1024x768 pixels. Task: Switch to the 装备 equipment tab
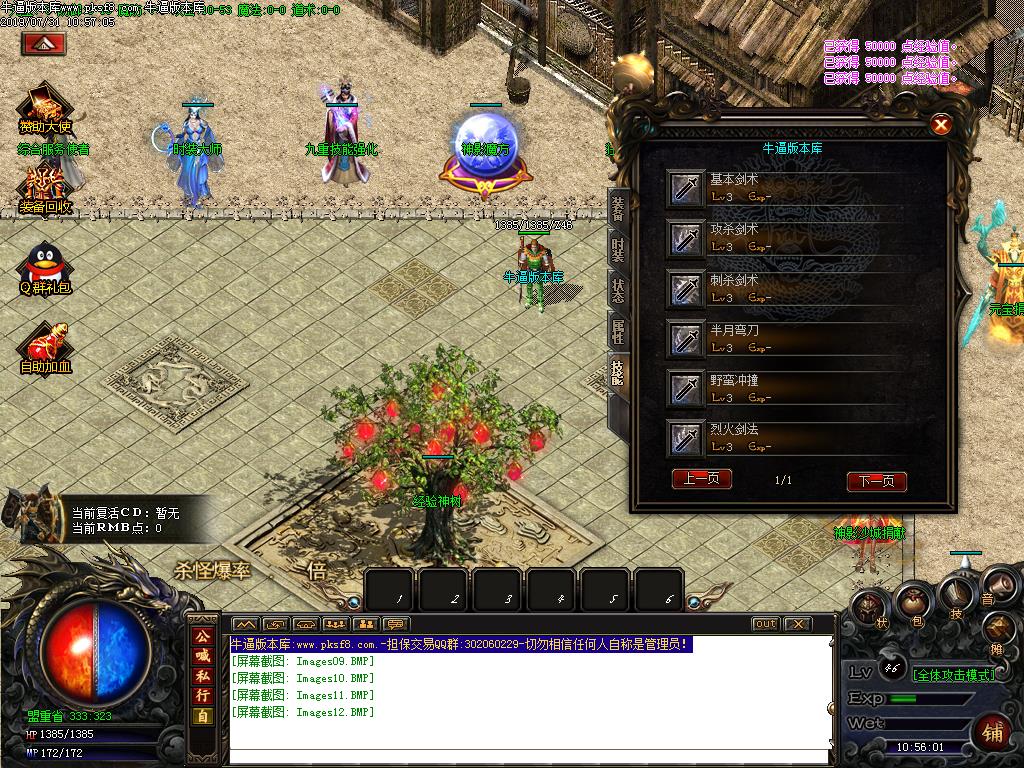(618, 208)
